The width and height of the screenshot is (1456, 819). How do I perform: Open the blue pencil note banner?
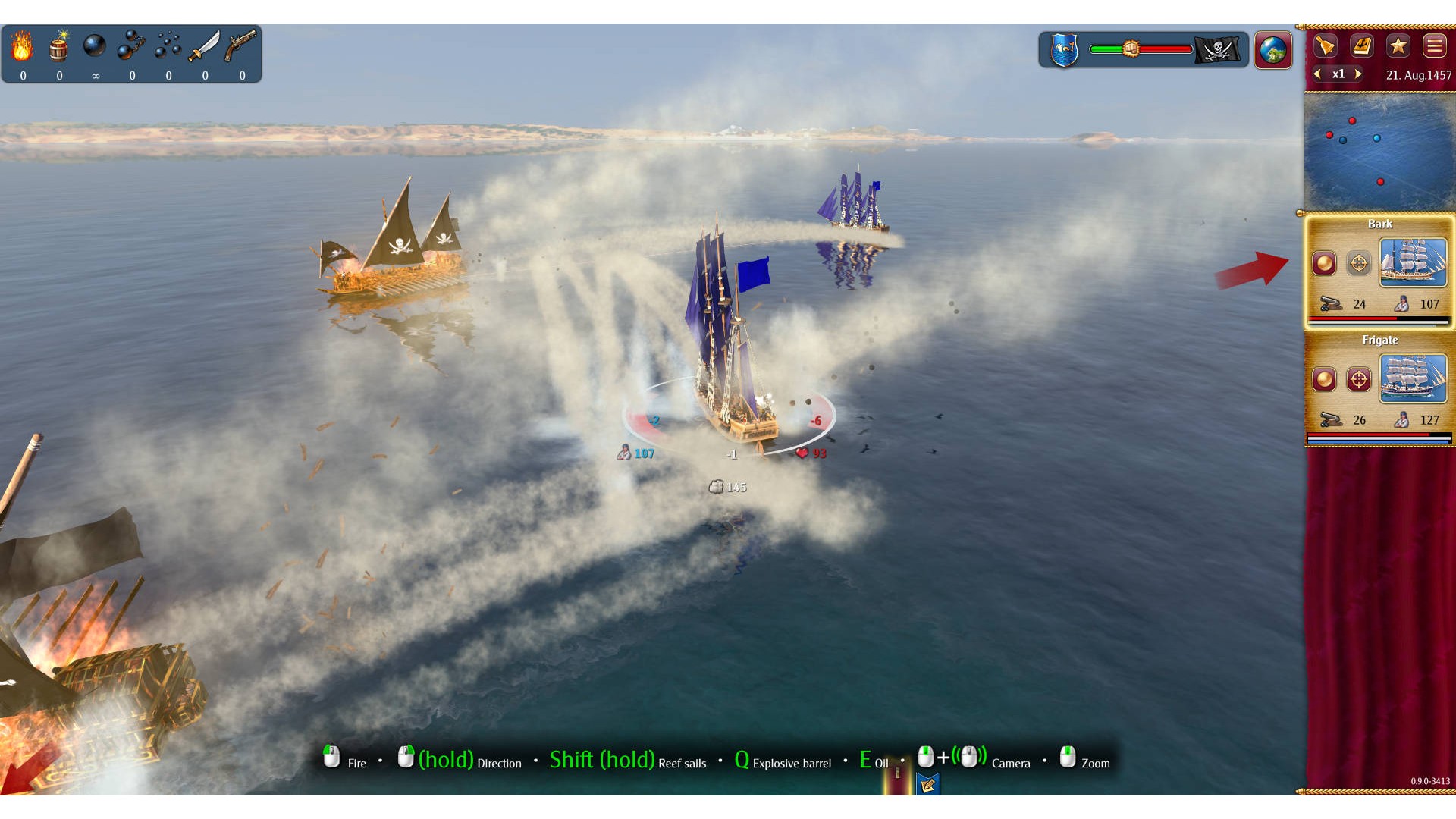(927, 785)
